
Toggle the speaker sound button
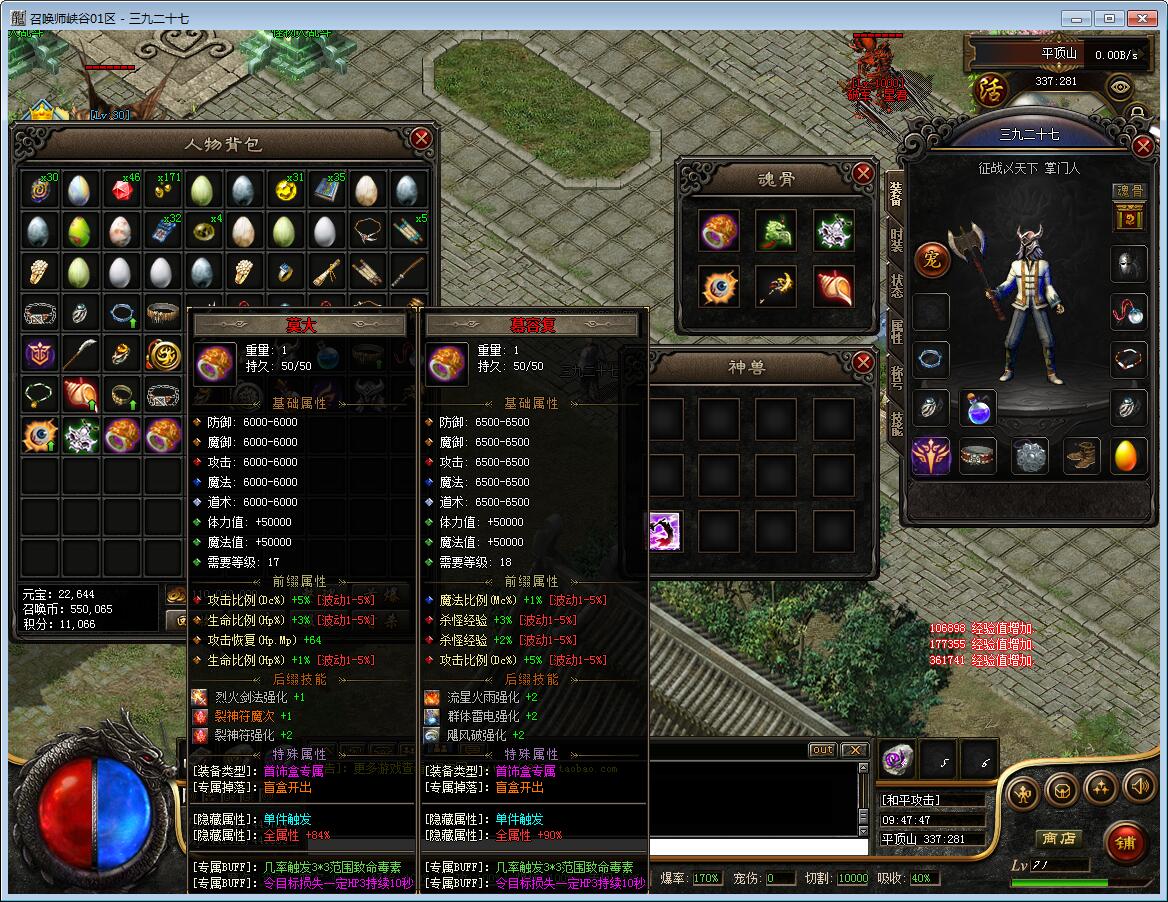(1139, 787)
